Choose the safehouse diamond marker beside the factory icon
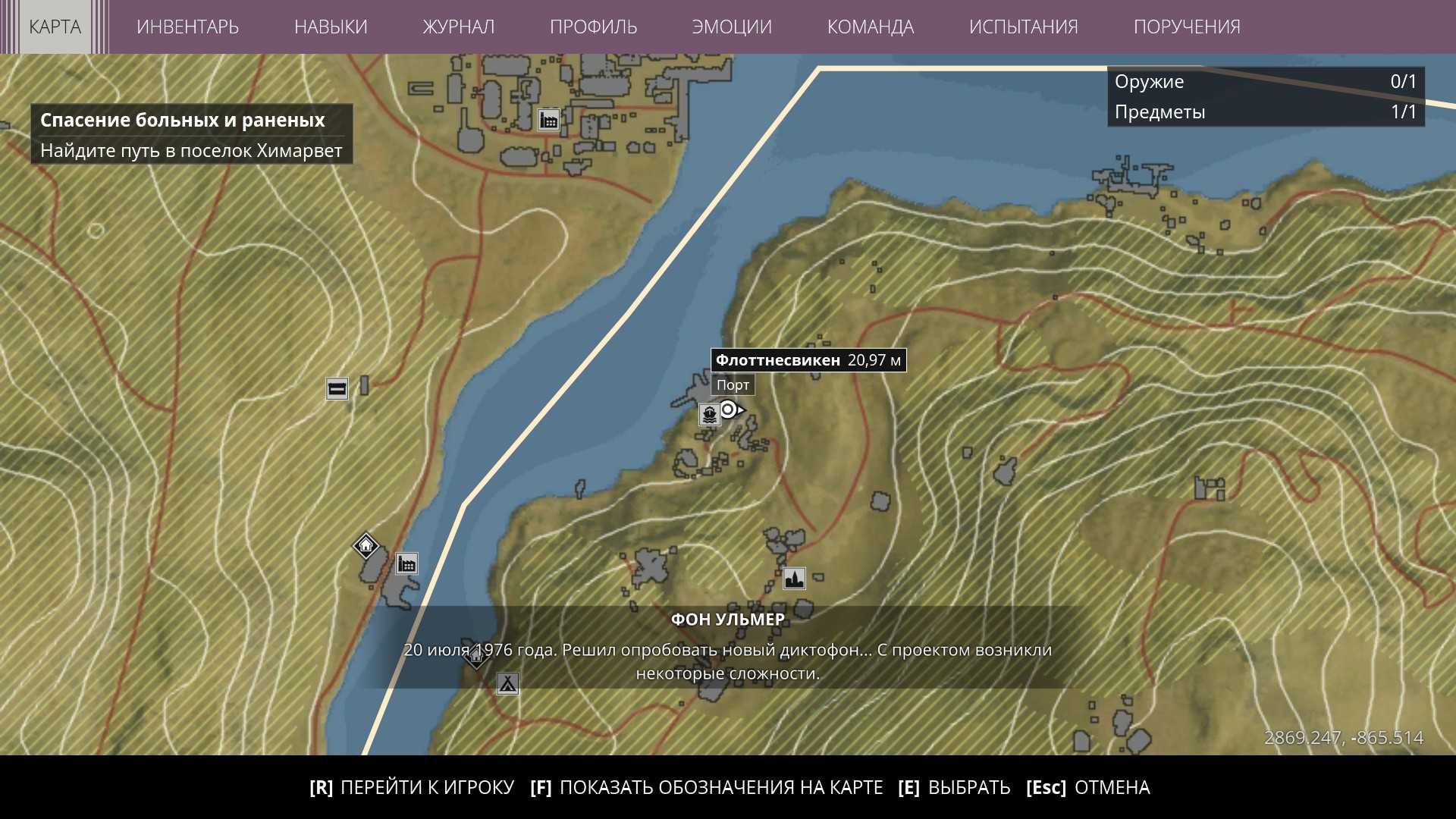 tap(366, 545)
